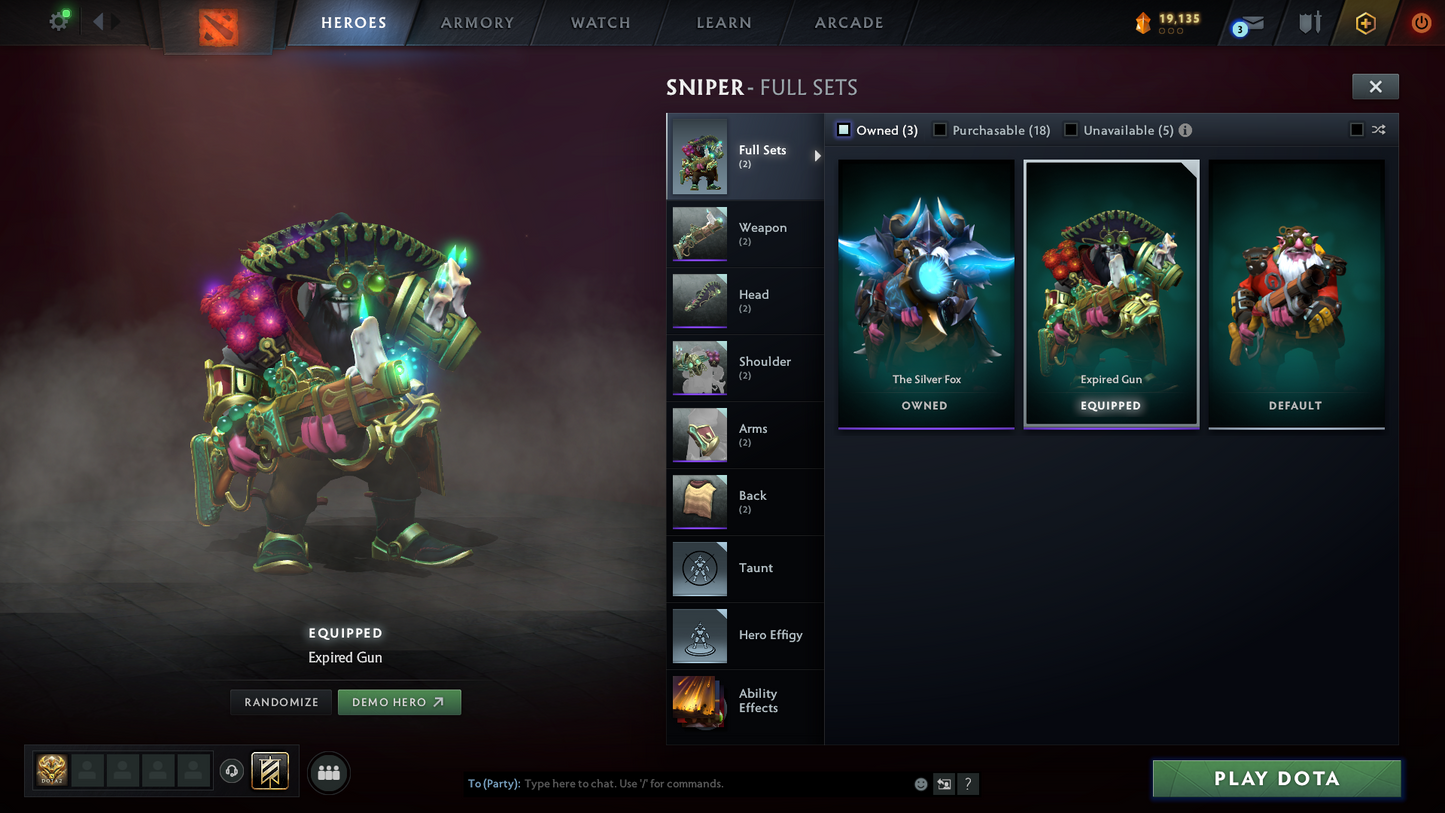Open the Weapon slot category
Viewport: 1445px width, 813px height.
[745, 233]
